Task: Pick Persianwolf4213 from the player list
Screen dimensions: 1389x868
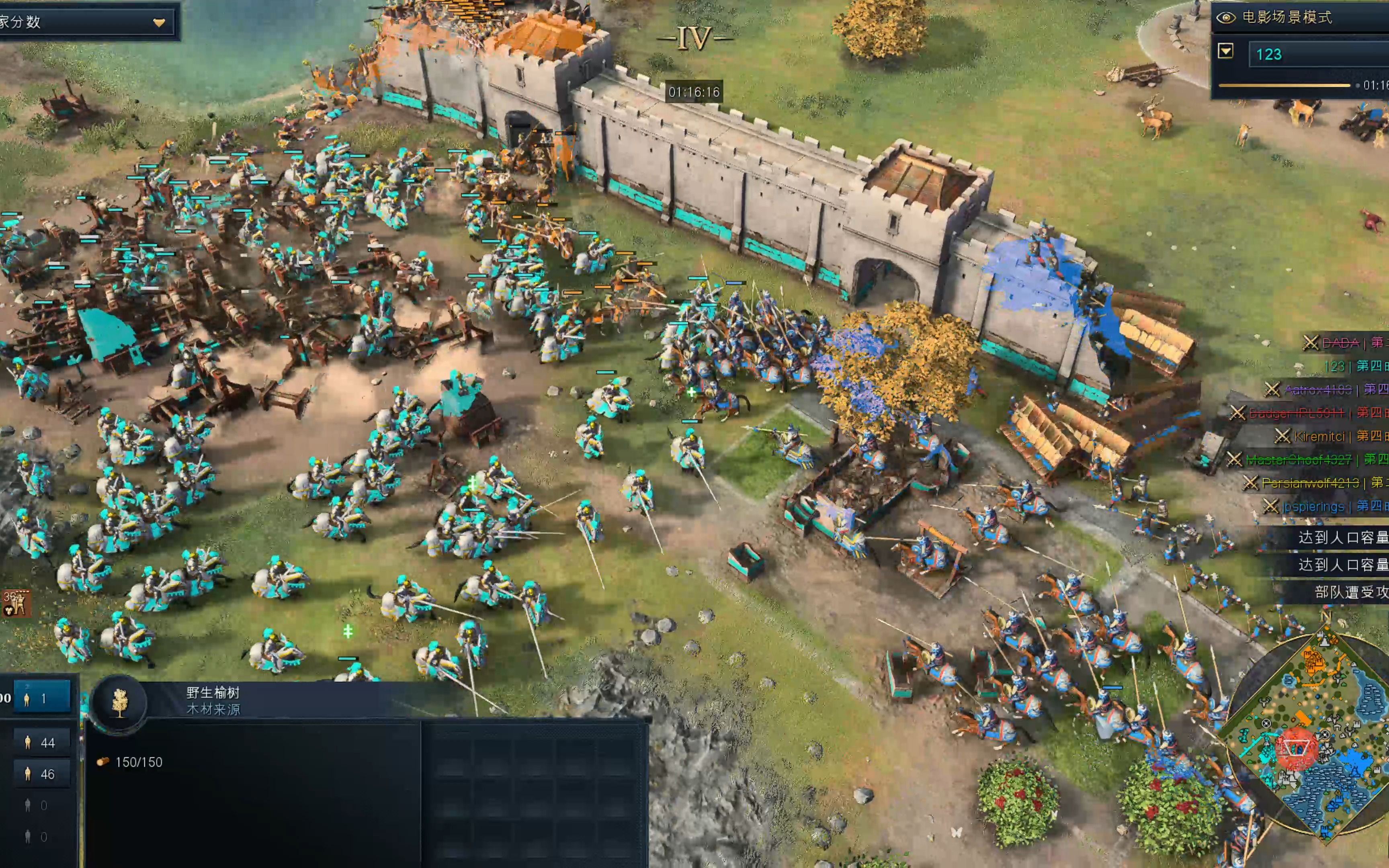Action: pyautogui.click(x=1310, y=483)
